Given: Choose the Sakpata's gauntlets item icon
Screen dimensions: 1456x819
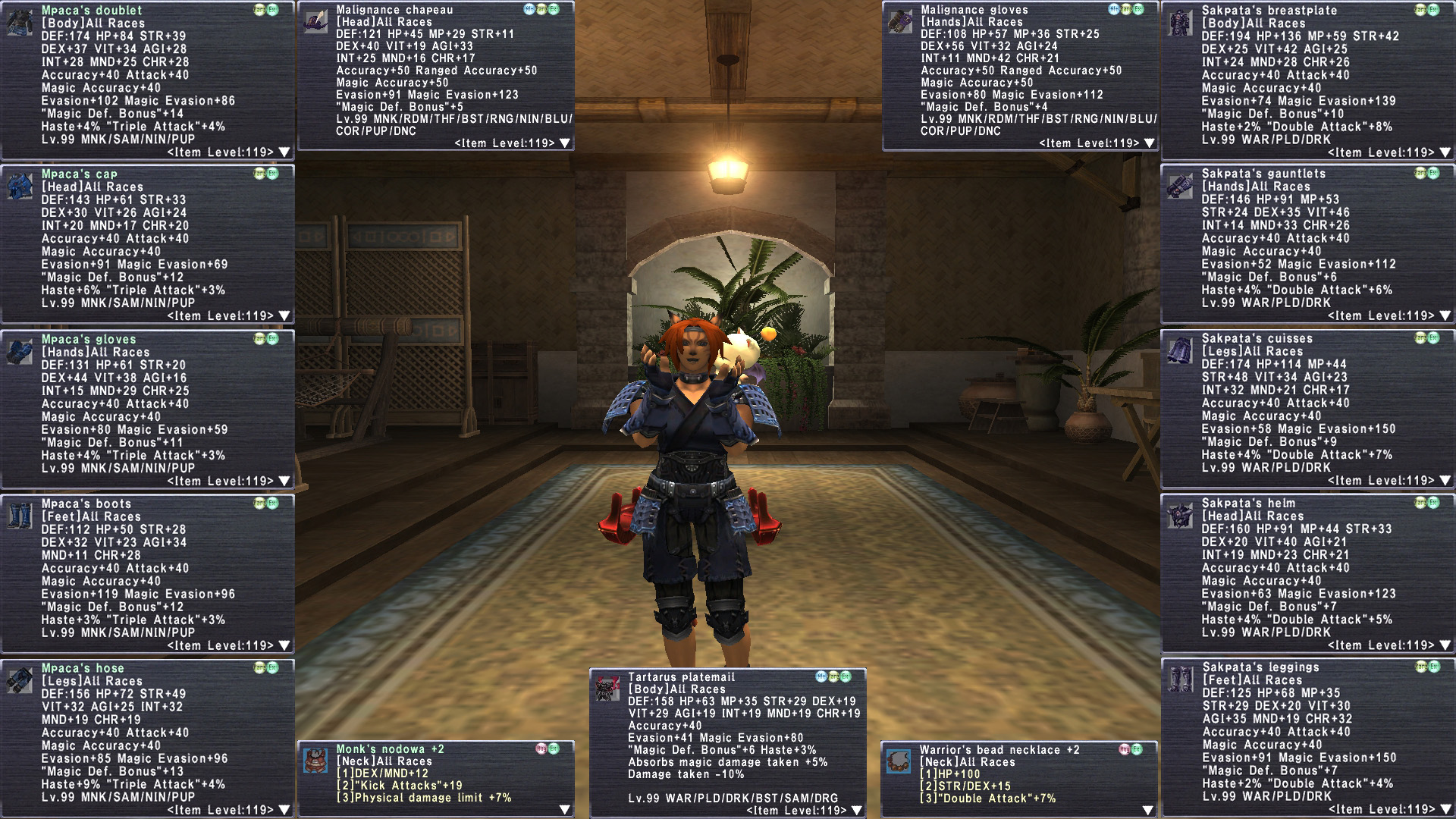Looking at the screenshot, I should pos(1181,185).
